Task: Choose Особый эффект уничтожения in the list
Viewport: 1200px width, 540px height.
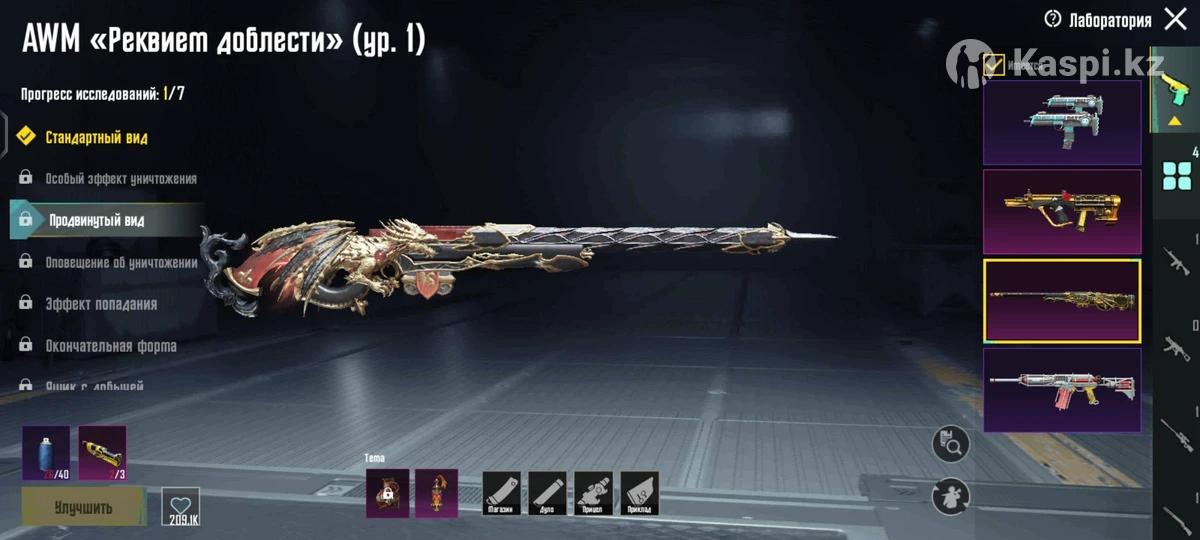Action: click(120, 179)
